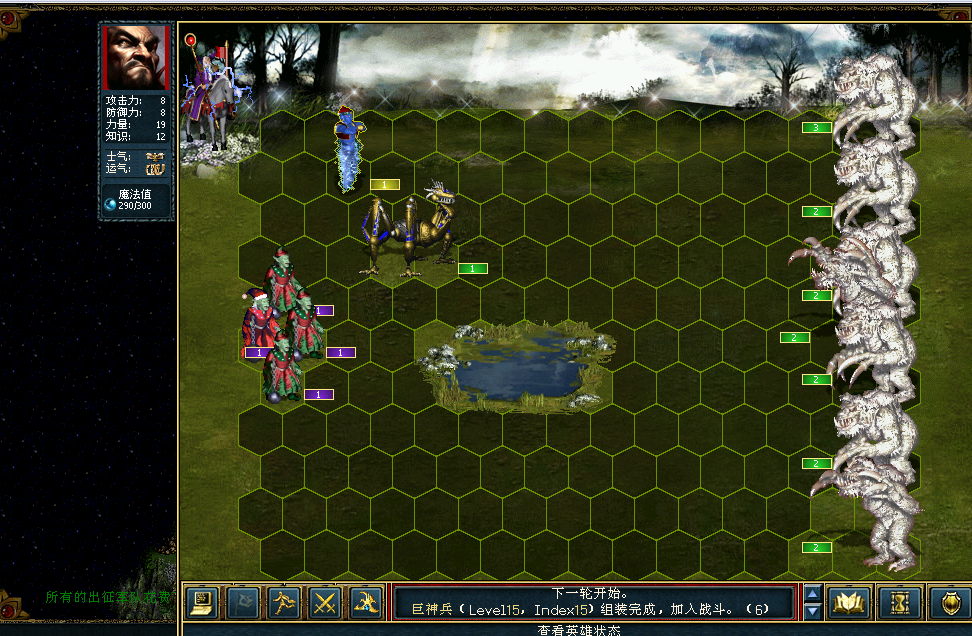Image resolution: width=972 pixels, height=636 pixels.
Task: Open the spellbook to cast a spell
Action: 850,602
